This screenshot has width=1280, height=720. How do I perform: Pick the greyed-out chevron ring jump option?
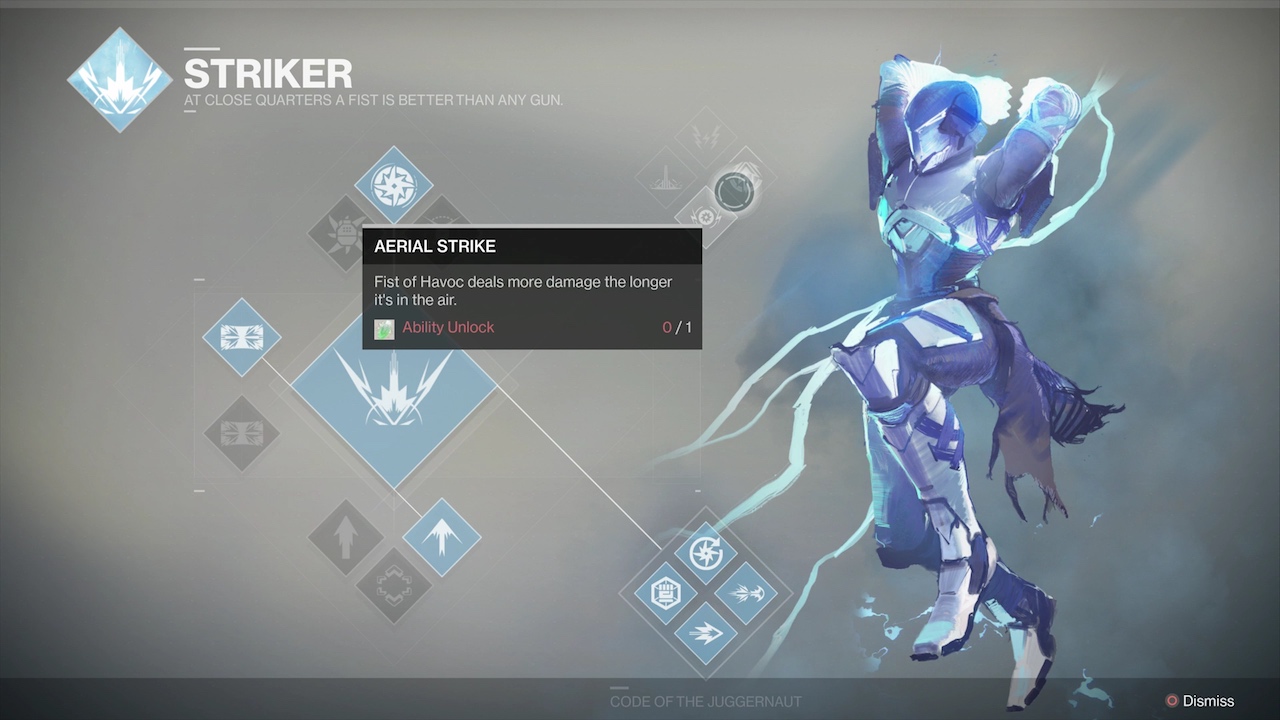click(x=393, y=586)
